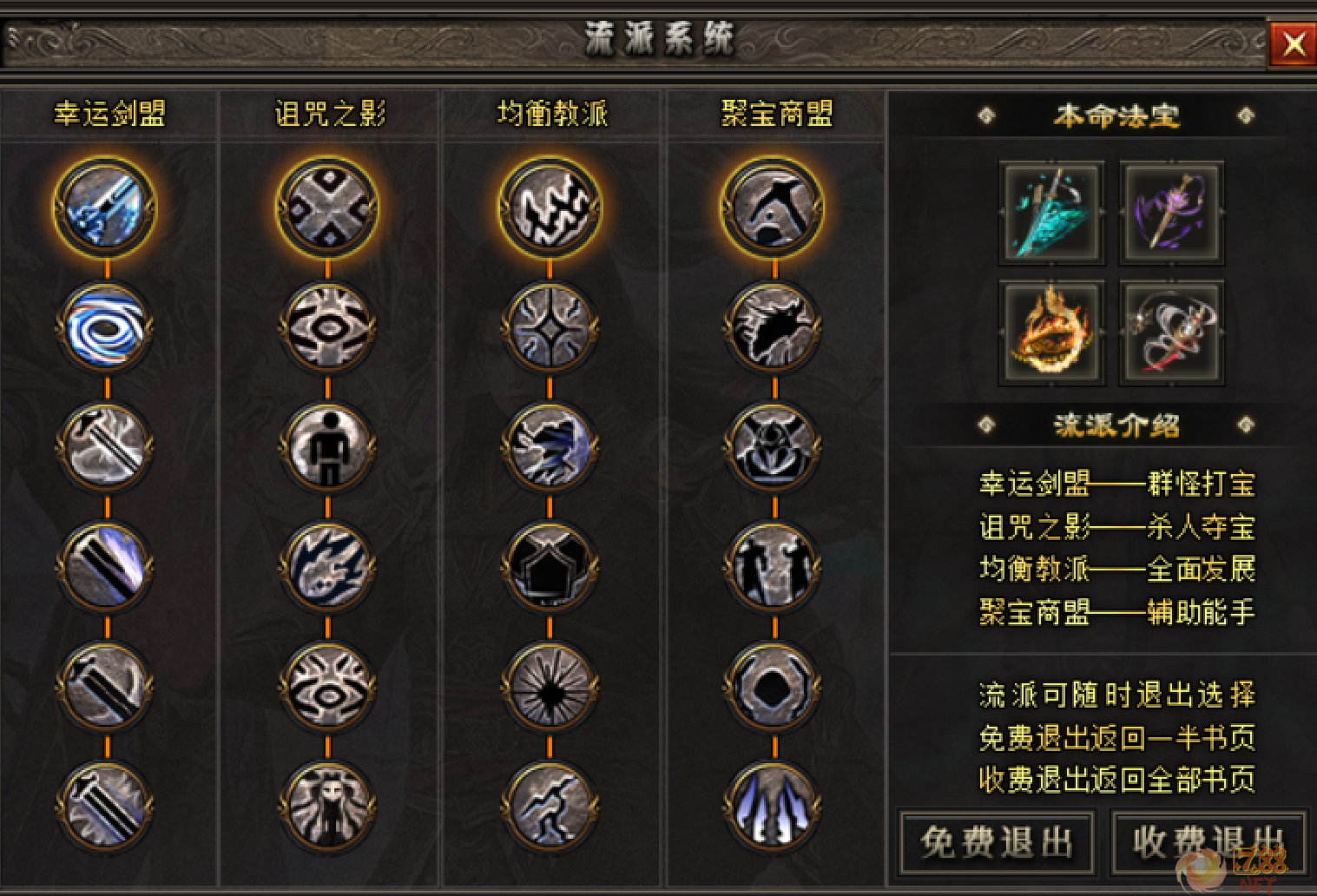
Task: Select the pickaxe skill atop 聚宝商盟 column
Action: [772, 206]
